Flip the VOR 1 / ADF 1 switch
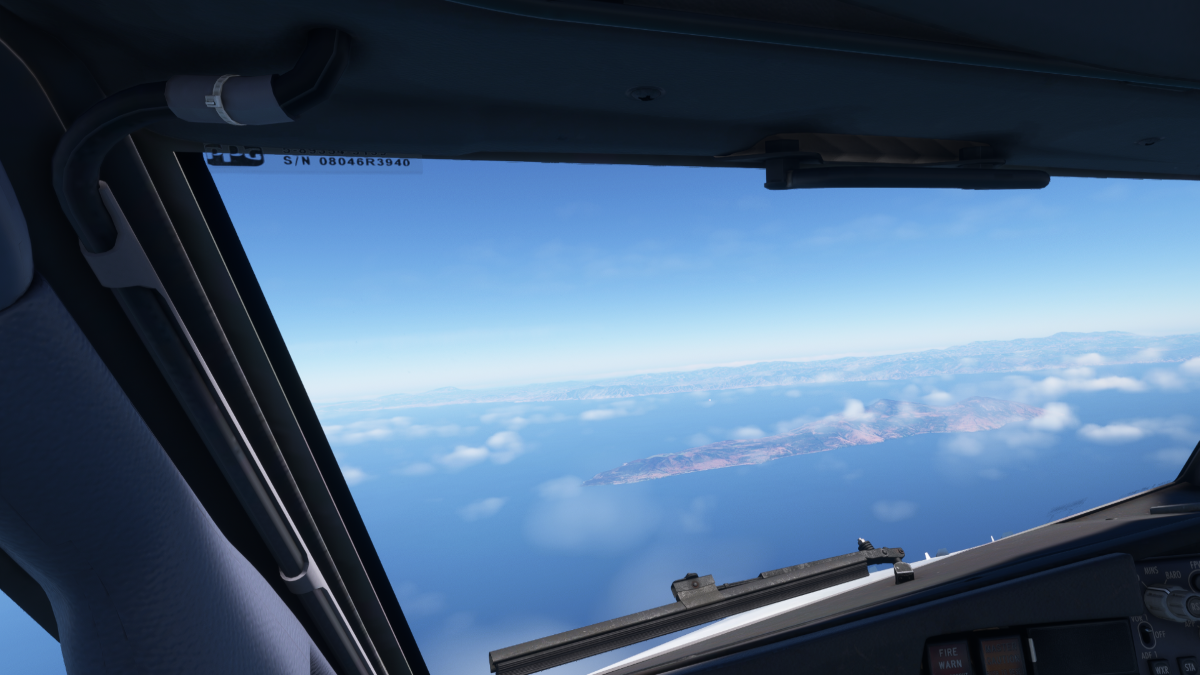The height and width of the screenshot is (675, 1200). coord(1147,635)
